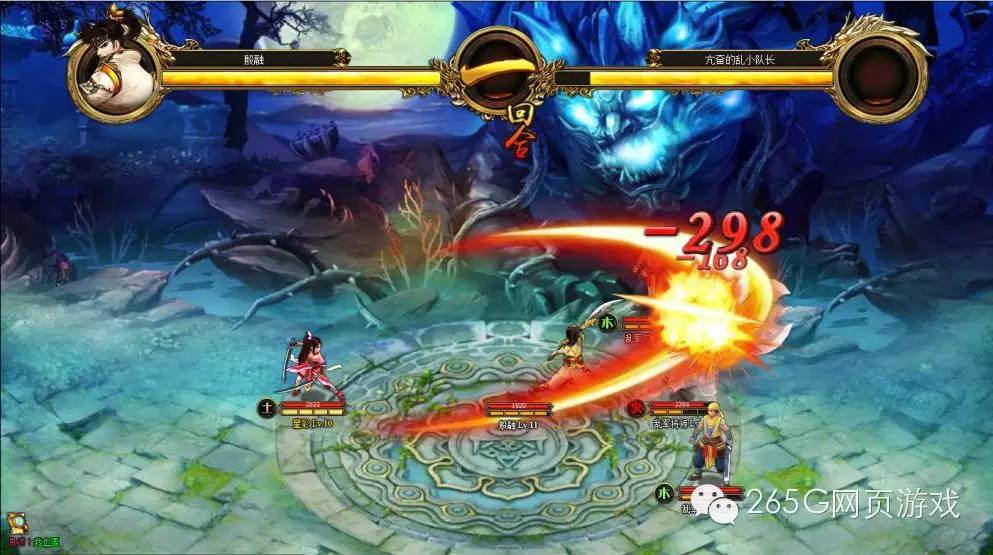Click the green 我也要 link
Screen dimensions: 993x555
[x=46, y=543]
